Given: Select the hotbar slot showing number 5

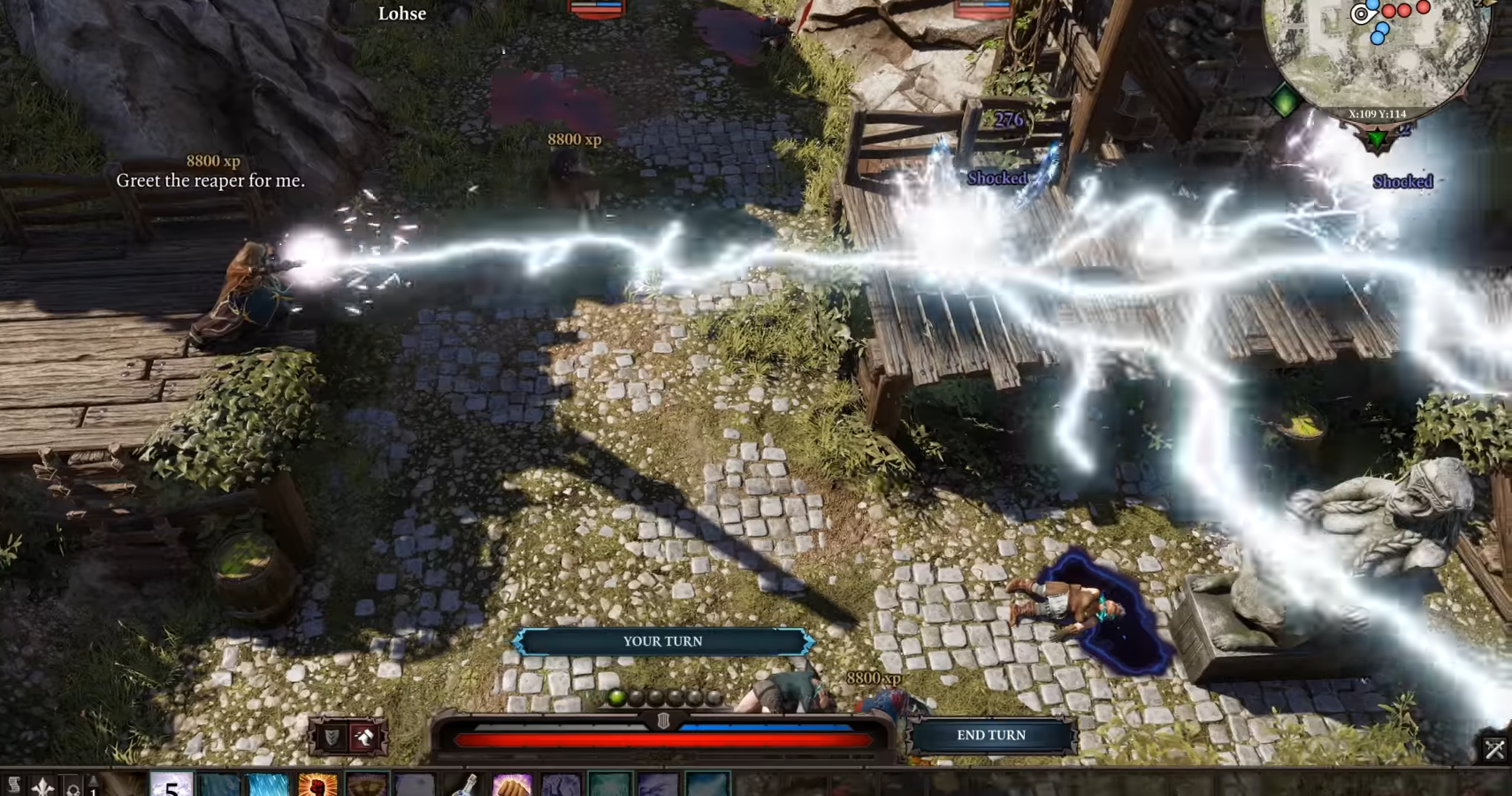Looking at the screenshot, I should coord(172,785).
